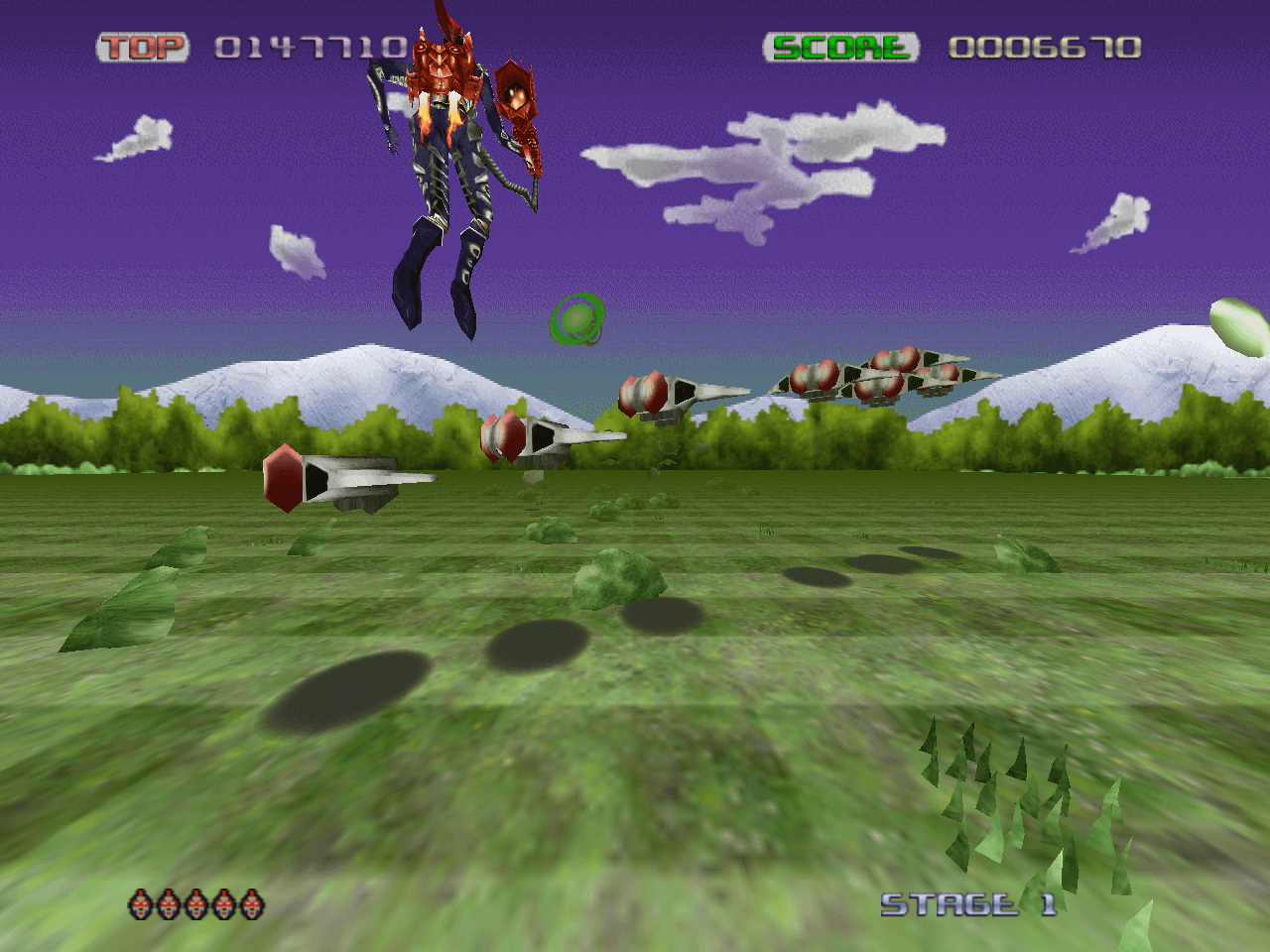Viewport: 1270px width, 952px height.
Task: Click the first heart life icon
Action: coord(138,905)
